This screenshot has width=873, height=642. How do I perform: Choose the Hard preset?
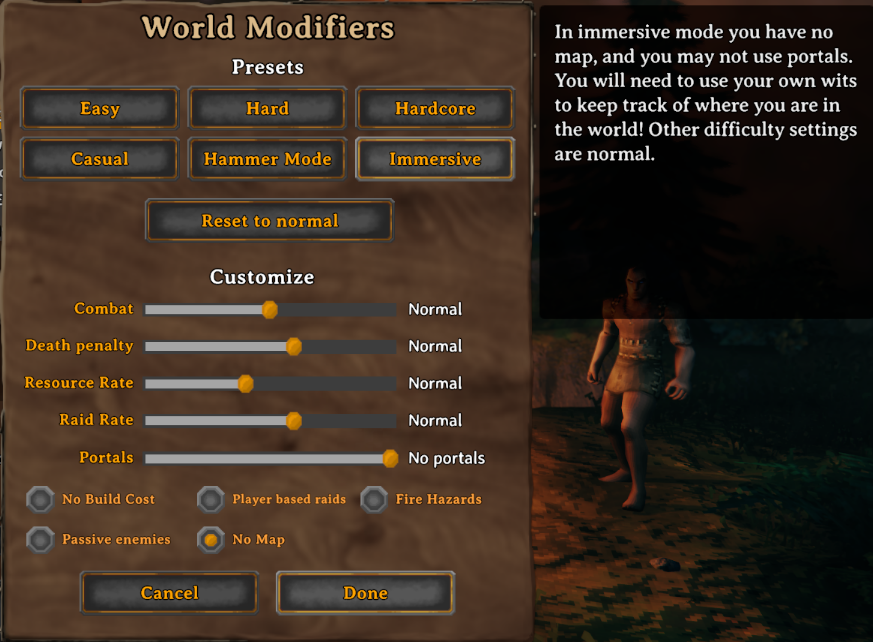[x=267, y=108]
